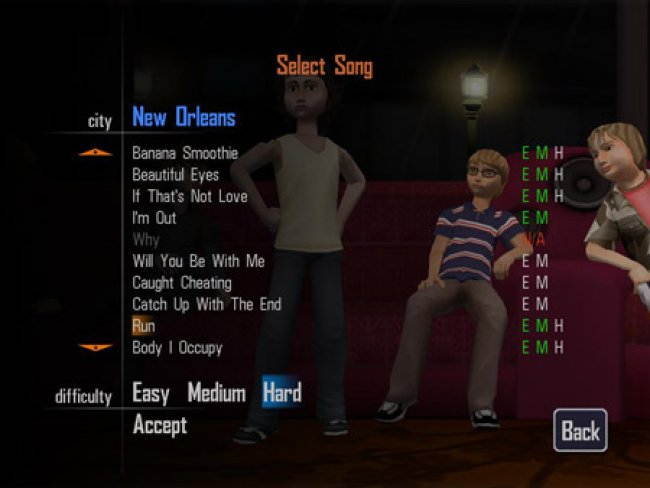The width and height of the screenshot is (650, 488).
Task: Choose the song Body I Occupy
Action: [x=177, y=348]
